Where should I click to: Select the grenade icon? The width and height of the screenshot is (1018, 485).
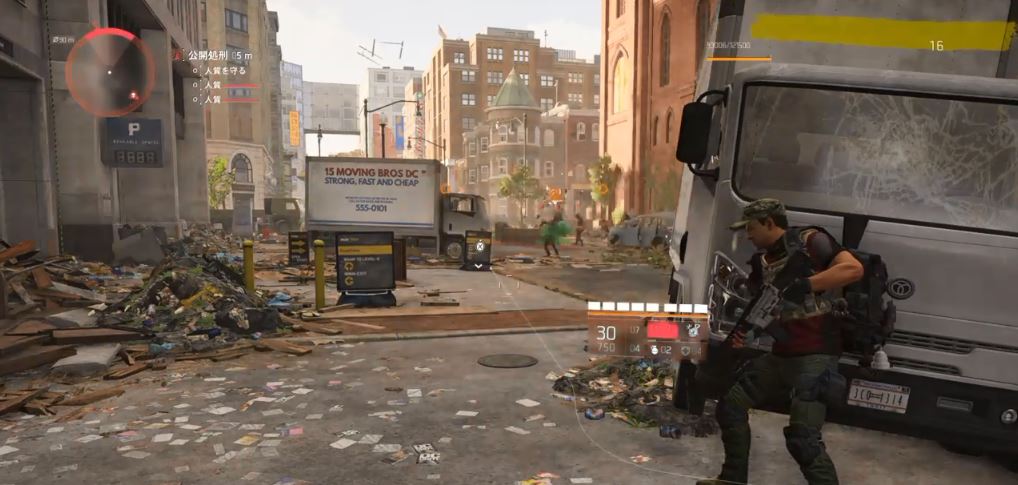653,350
